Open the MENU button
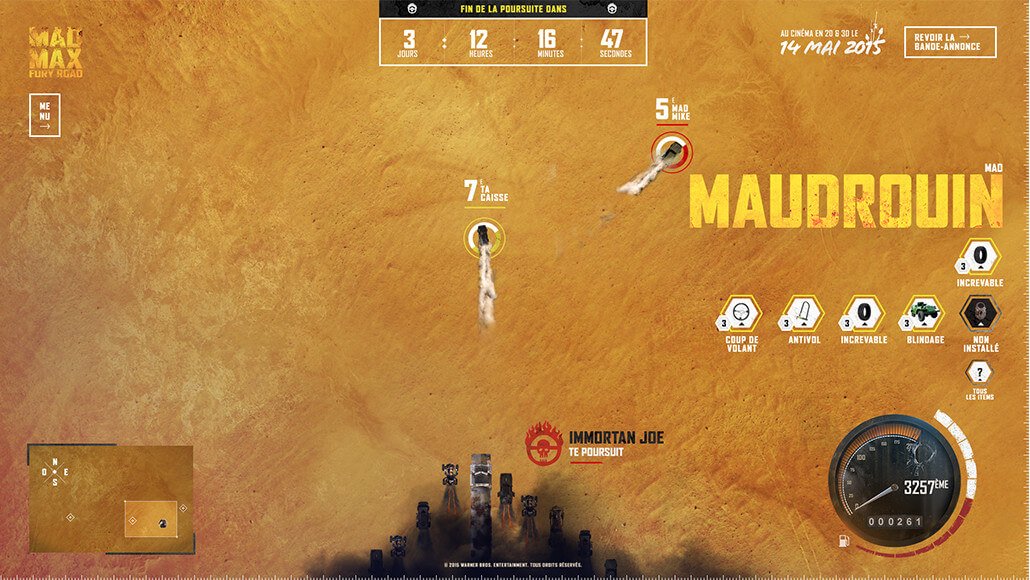This screenshot has width=1030, height=580. (45, 115)
